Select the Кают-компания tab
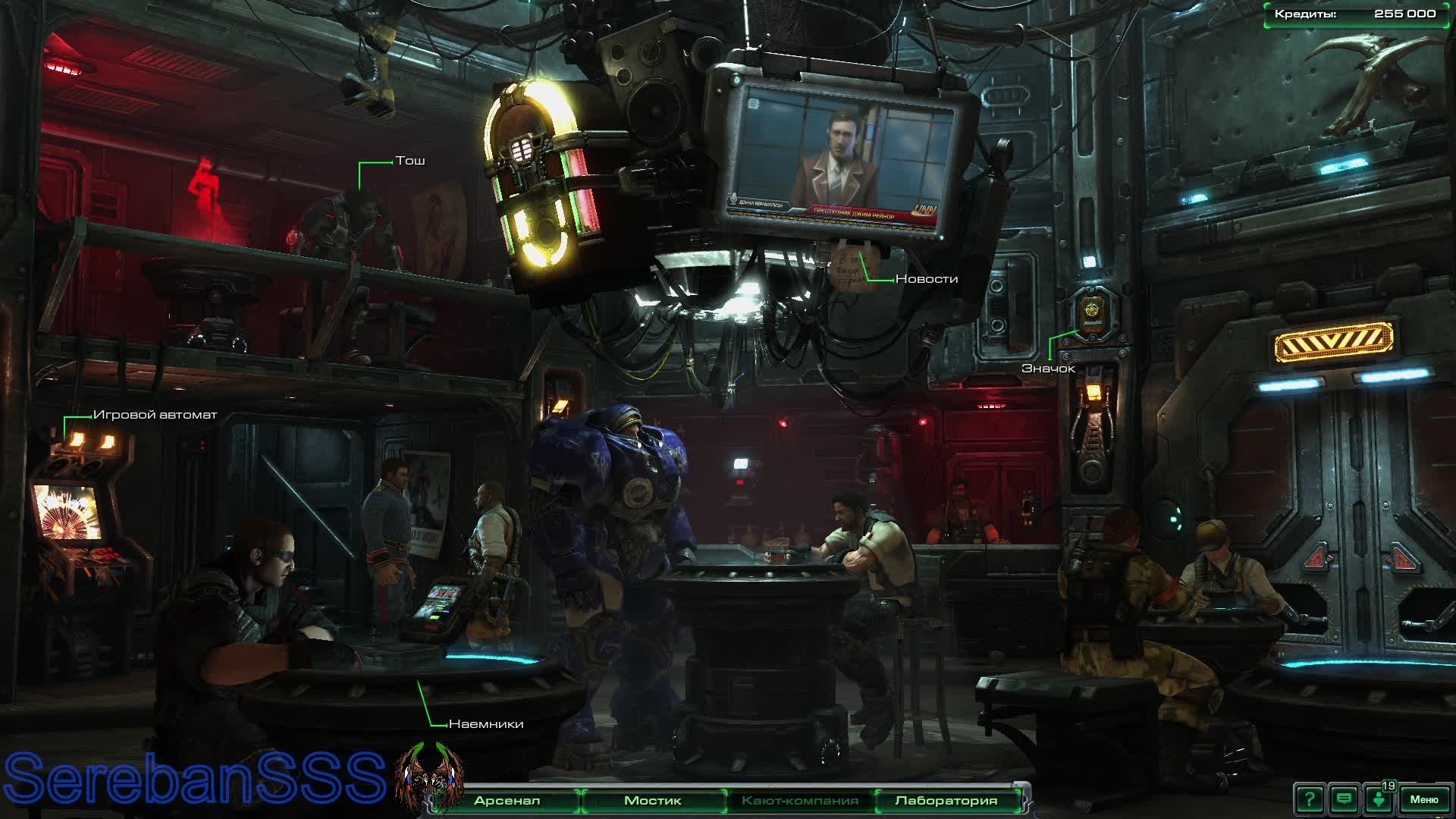This screenshot has width=1456, height=819. [x=799, y=801]
